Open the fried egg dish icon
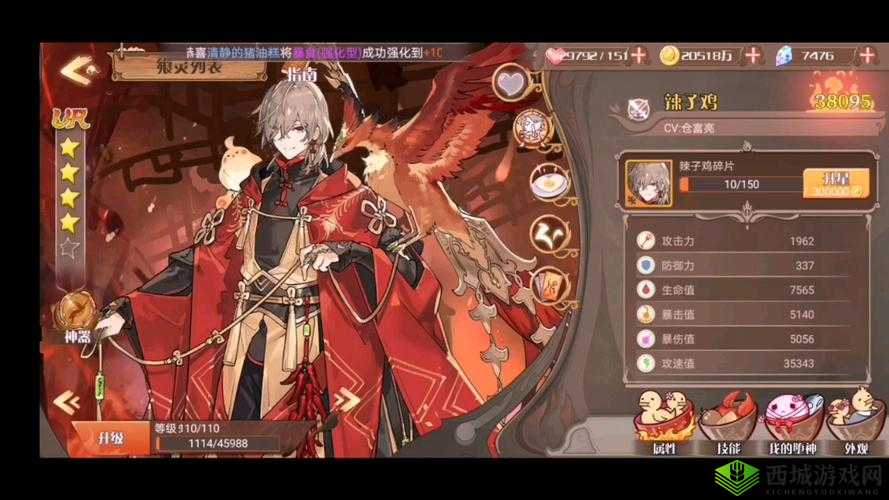This screenshot has height=500, width=889. coord(549,183)
